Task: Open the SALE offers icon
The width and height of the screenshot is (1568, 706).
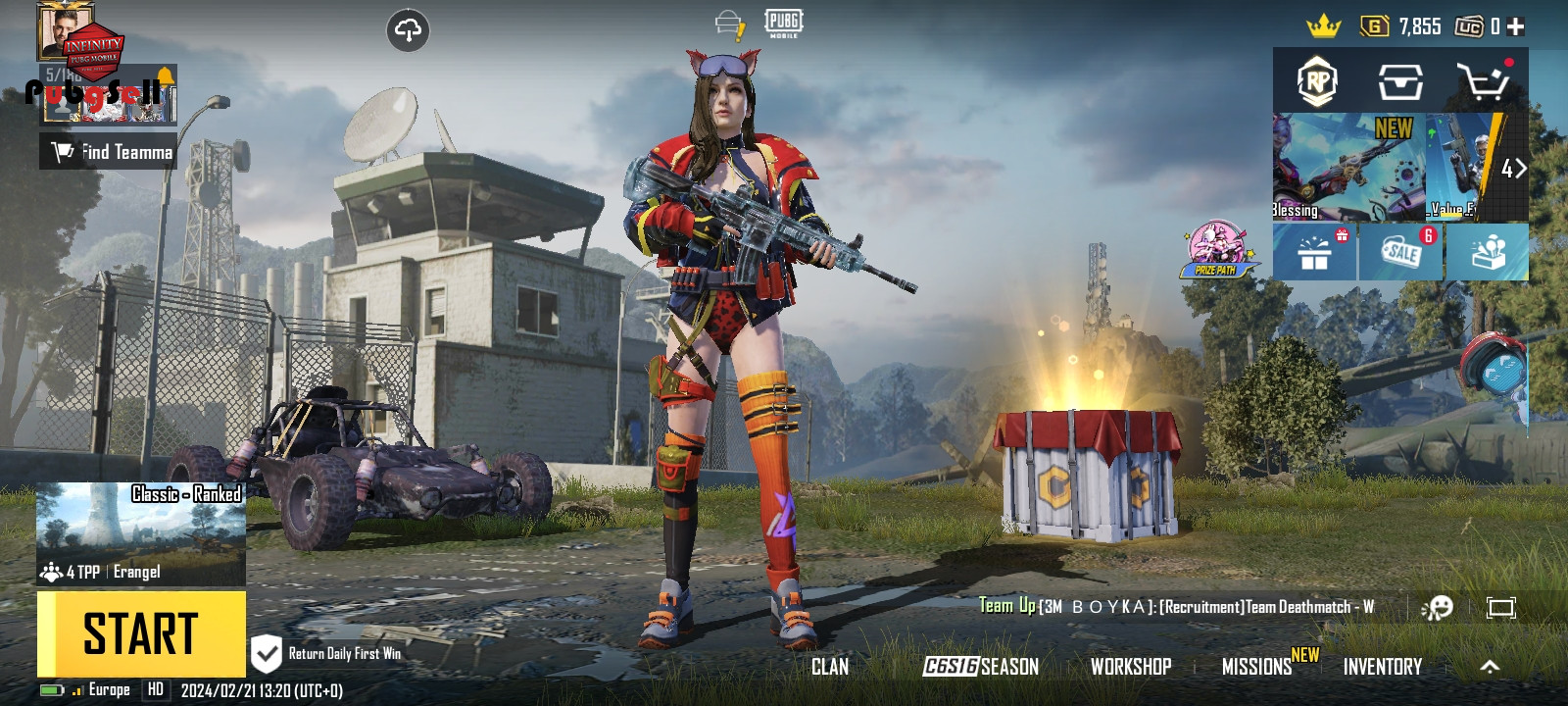Action: click(x=1400, y=253)
